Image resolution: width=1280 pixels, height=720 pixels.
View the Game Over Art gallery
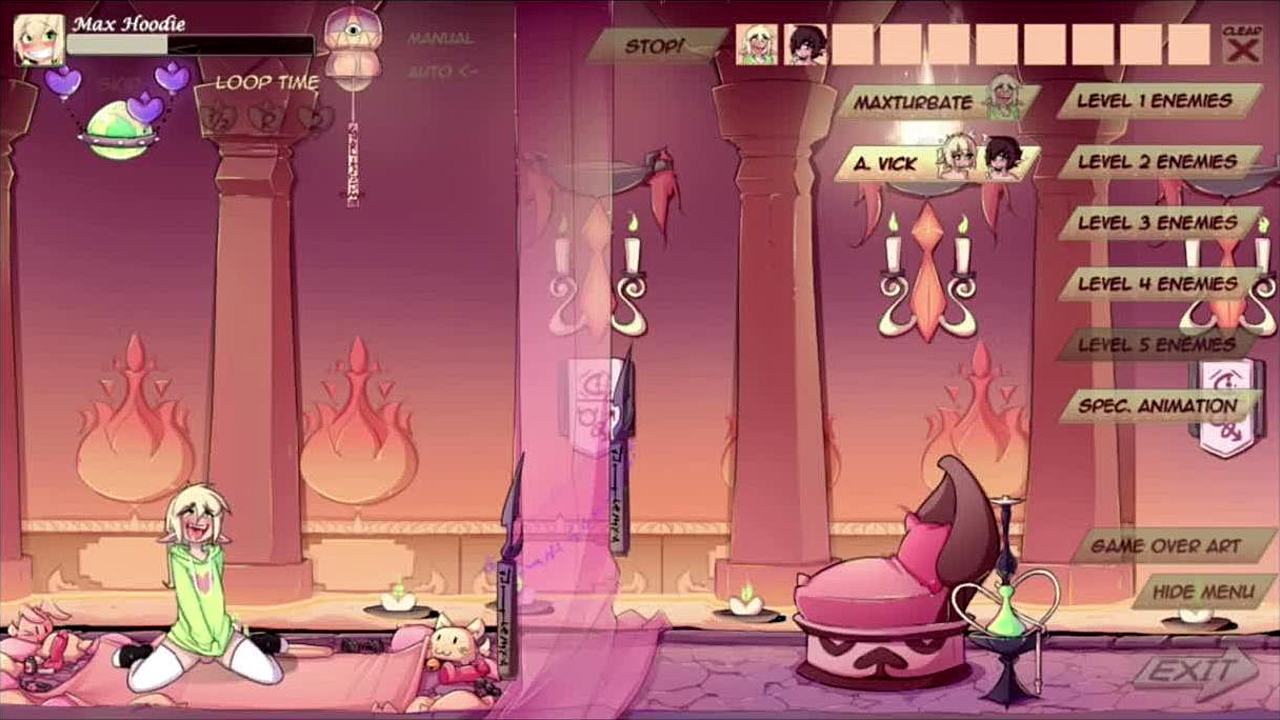1166,547
